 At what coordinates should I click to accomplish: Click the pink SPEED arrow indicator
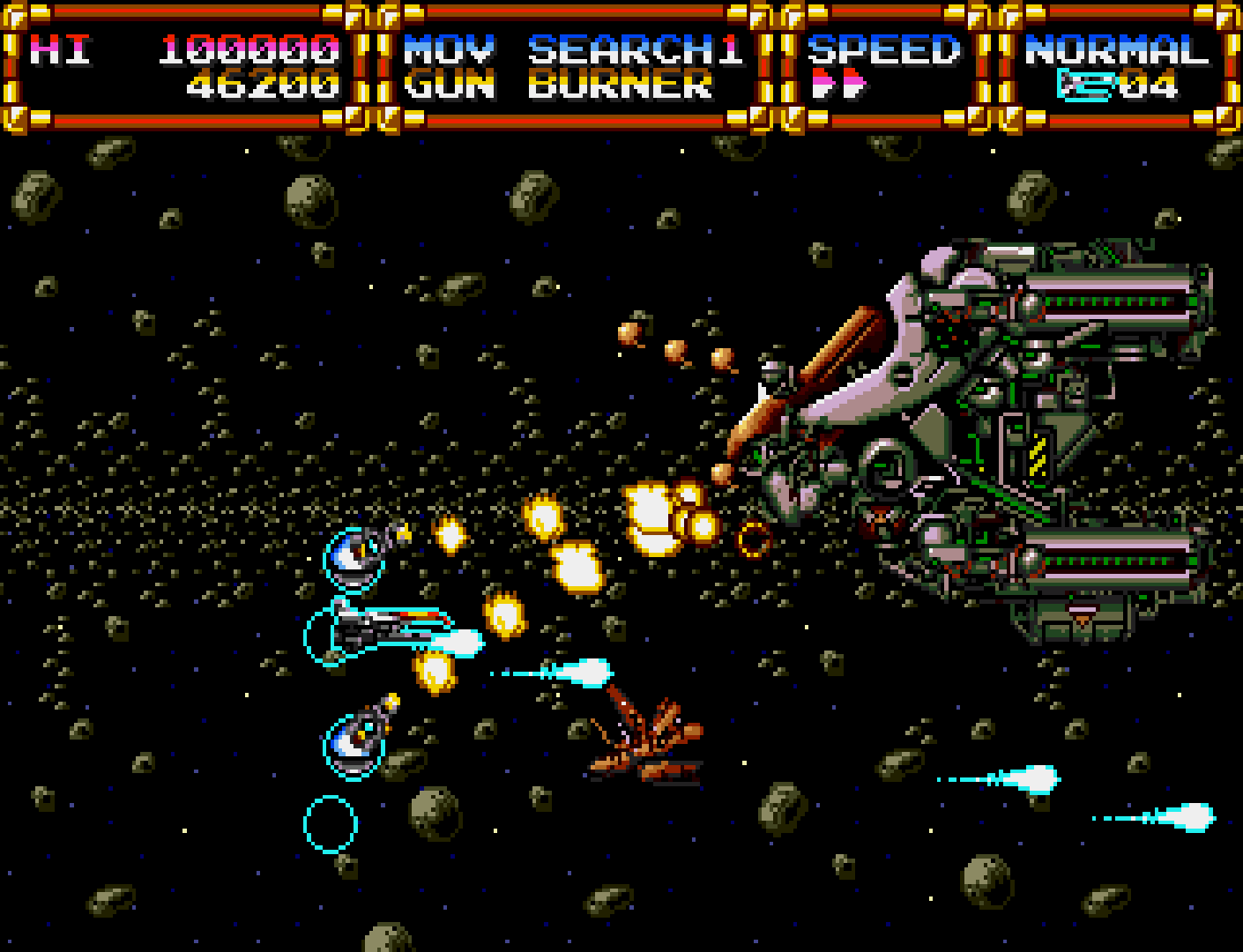(x=838, y=85)
